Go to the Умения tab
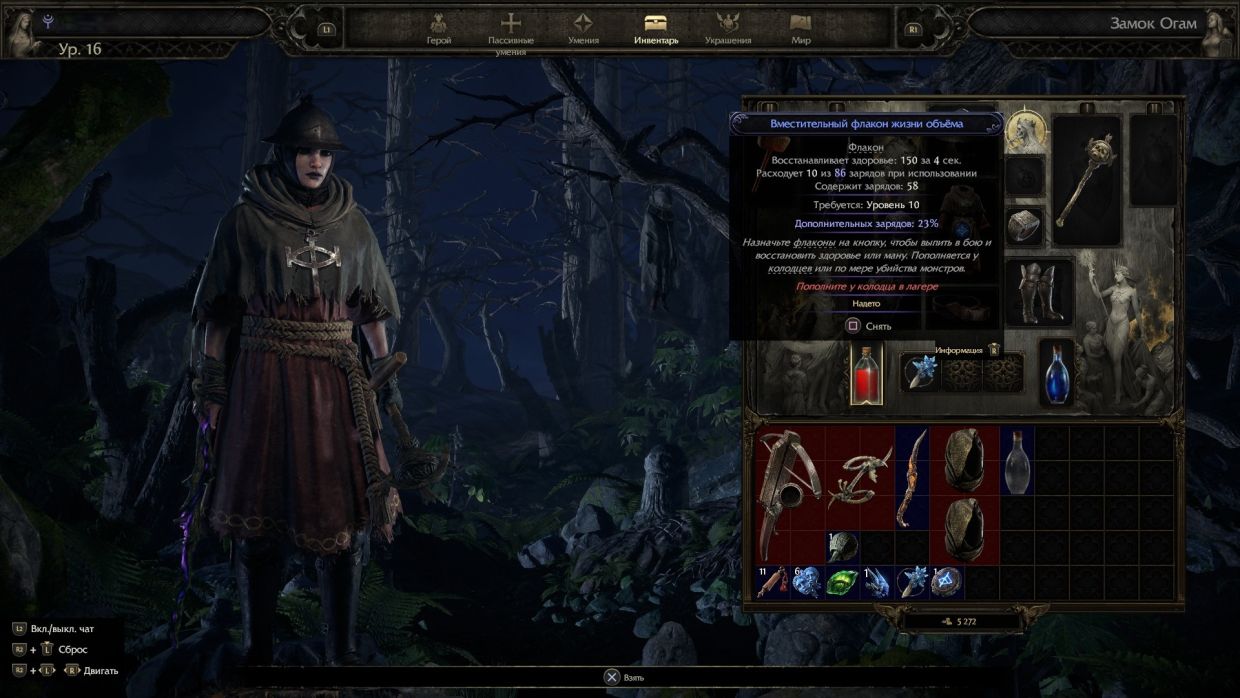Screen dimensions: 1240x698 (x=583, y=28)
